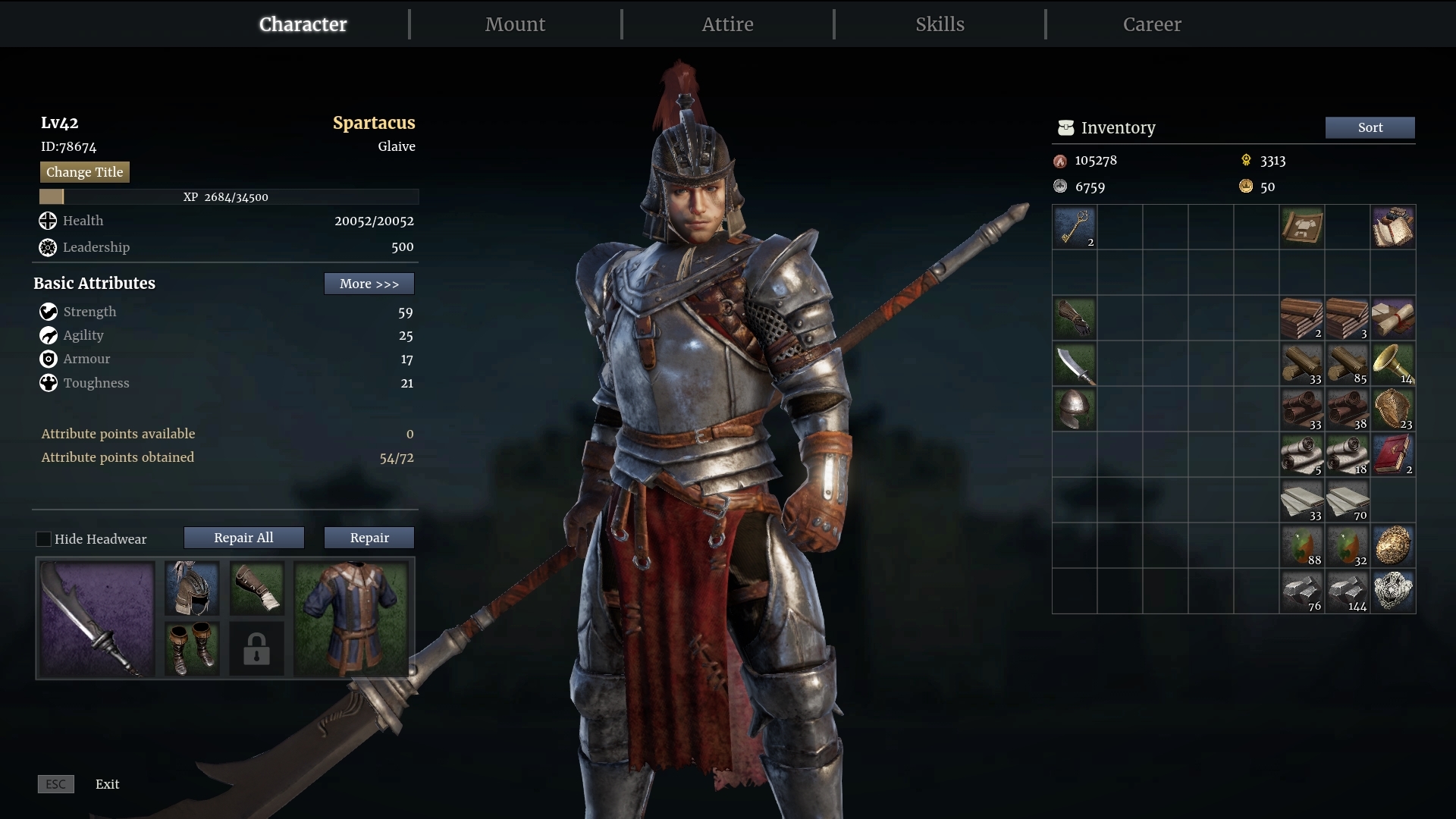Click the Agility attribute icon
This screenshot has height=819, width=1456.
(48, 336)
